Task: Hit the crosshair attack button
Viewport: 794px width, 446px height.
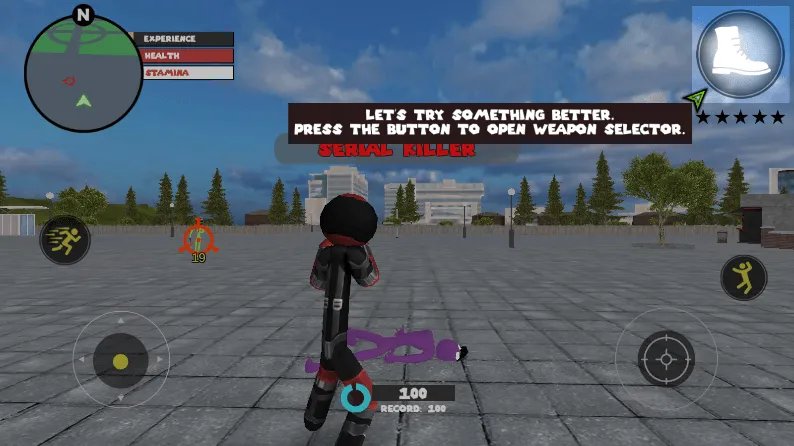Action: (x=667, y=359)
